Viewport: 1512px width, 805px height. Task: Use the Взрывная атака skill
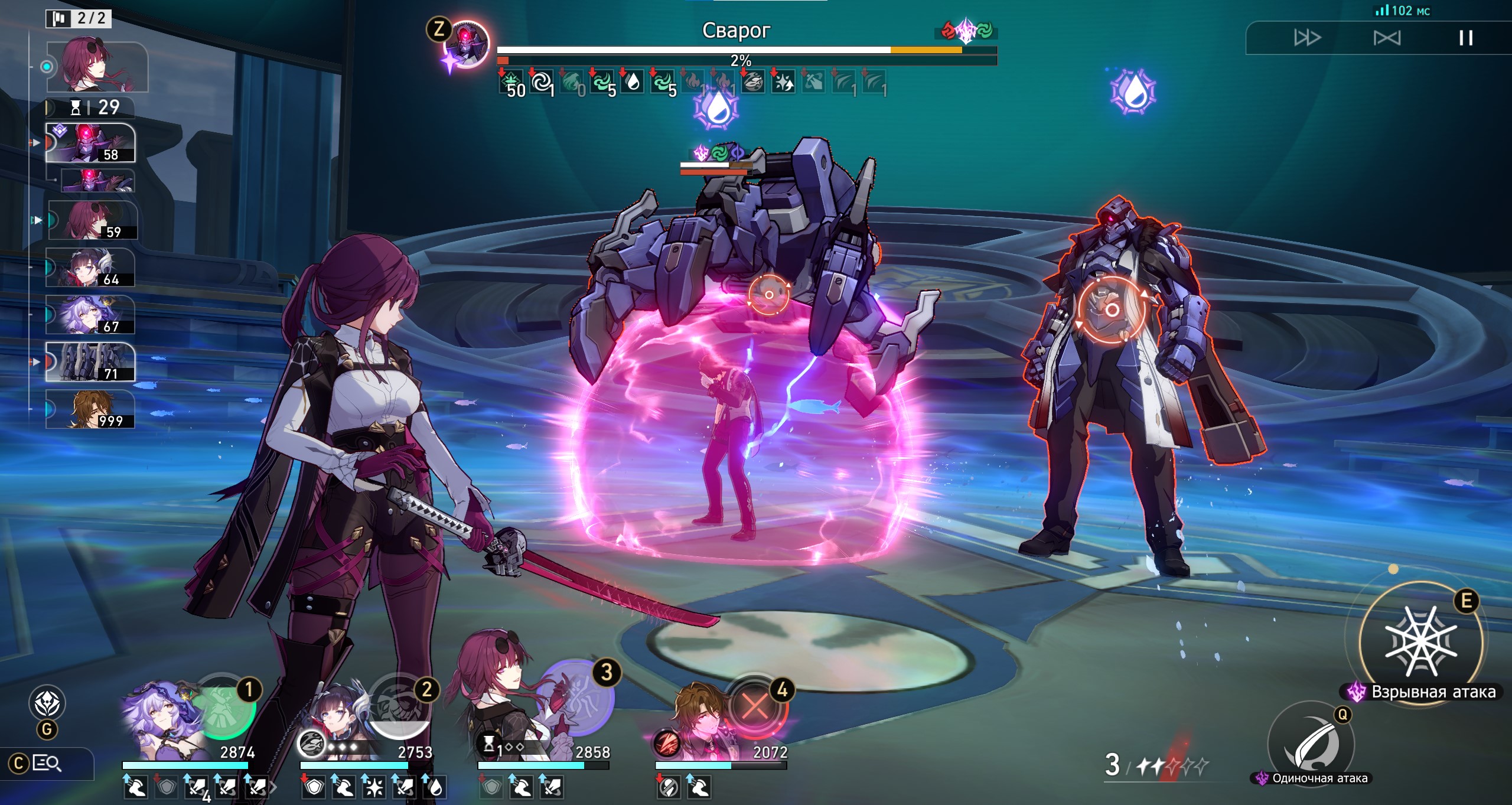[1420, 642]
